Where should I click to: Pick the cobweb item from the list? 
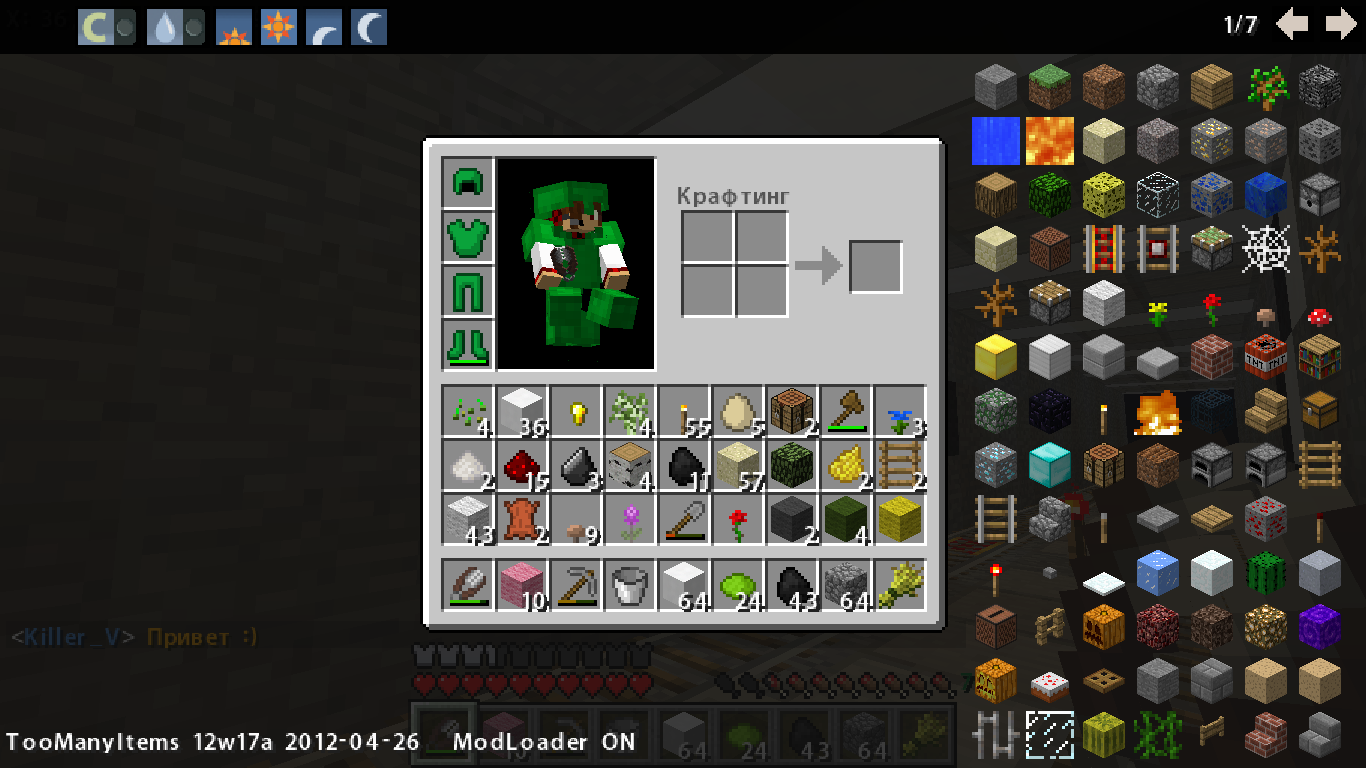click(1265, 248)
